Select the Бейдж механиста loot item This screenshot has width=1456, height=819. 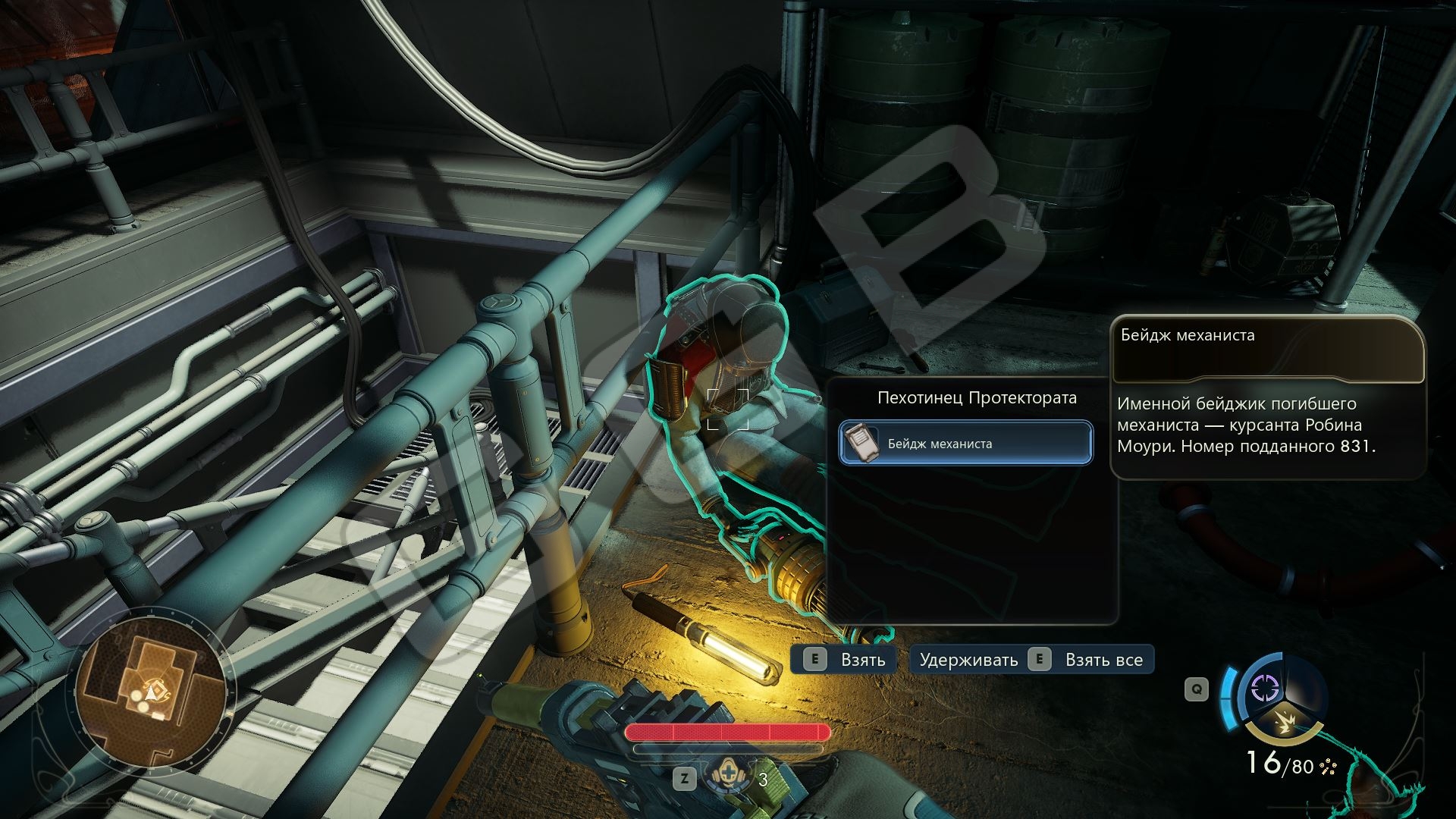pyautogui.click(x=965, y=443)
